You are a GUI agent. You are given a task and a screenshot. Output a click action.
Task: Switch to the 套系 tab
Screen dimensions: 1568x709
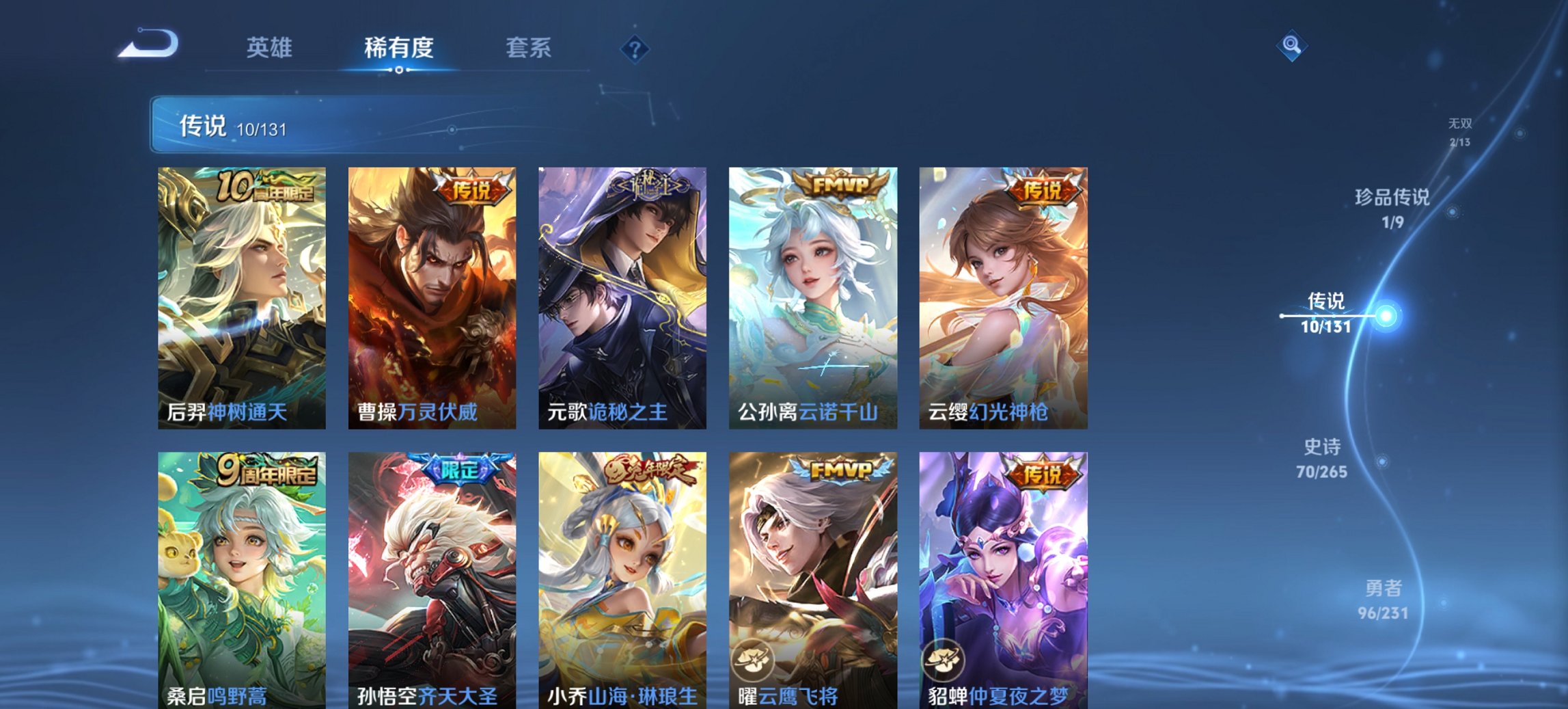click(529, 48)
